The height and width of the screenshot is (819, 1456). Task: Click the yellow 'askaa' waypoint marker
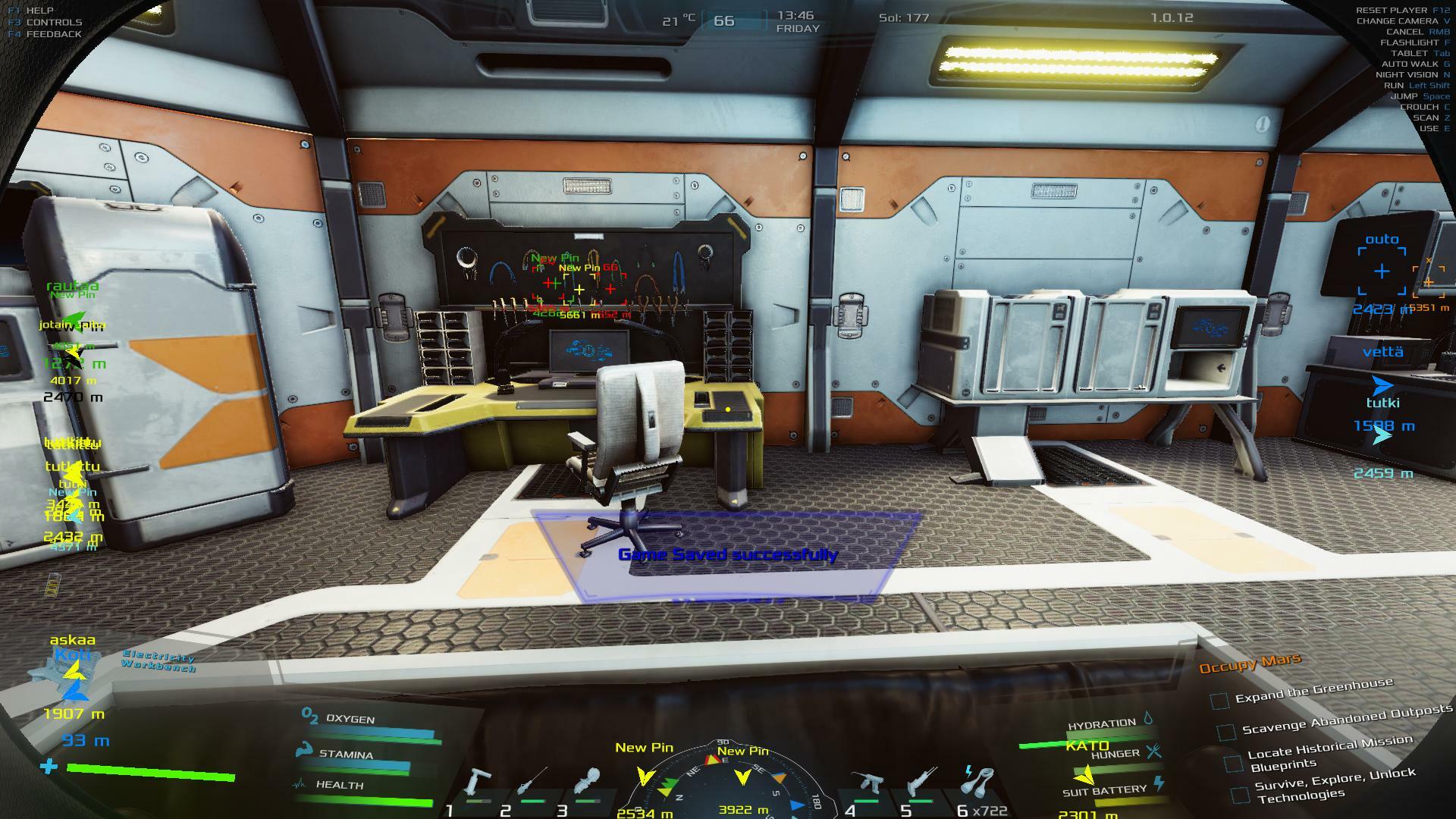point(74,670)
